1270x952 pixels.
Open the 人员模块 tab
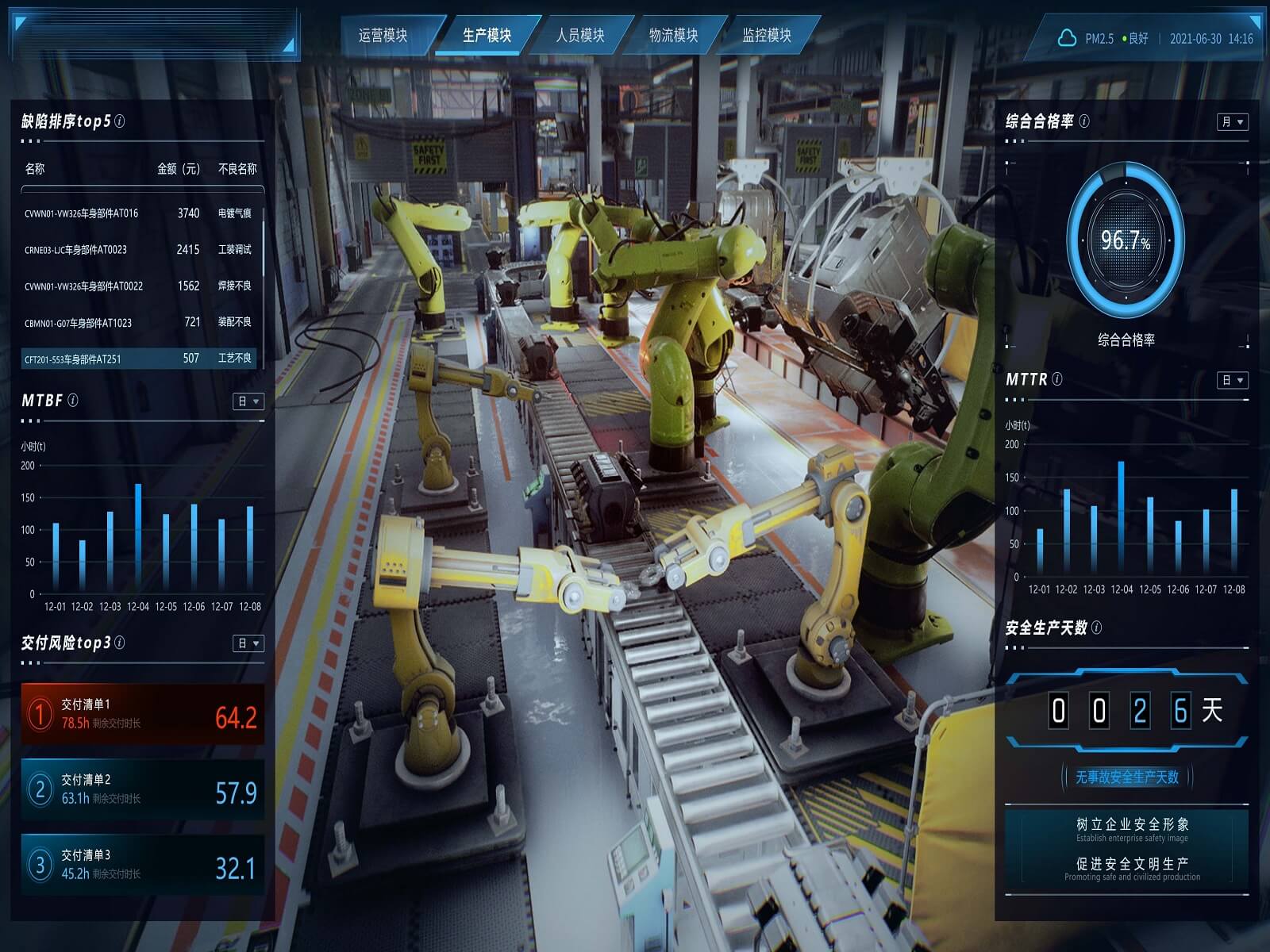[x=580, y=36]
